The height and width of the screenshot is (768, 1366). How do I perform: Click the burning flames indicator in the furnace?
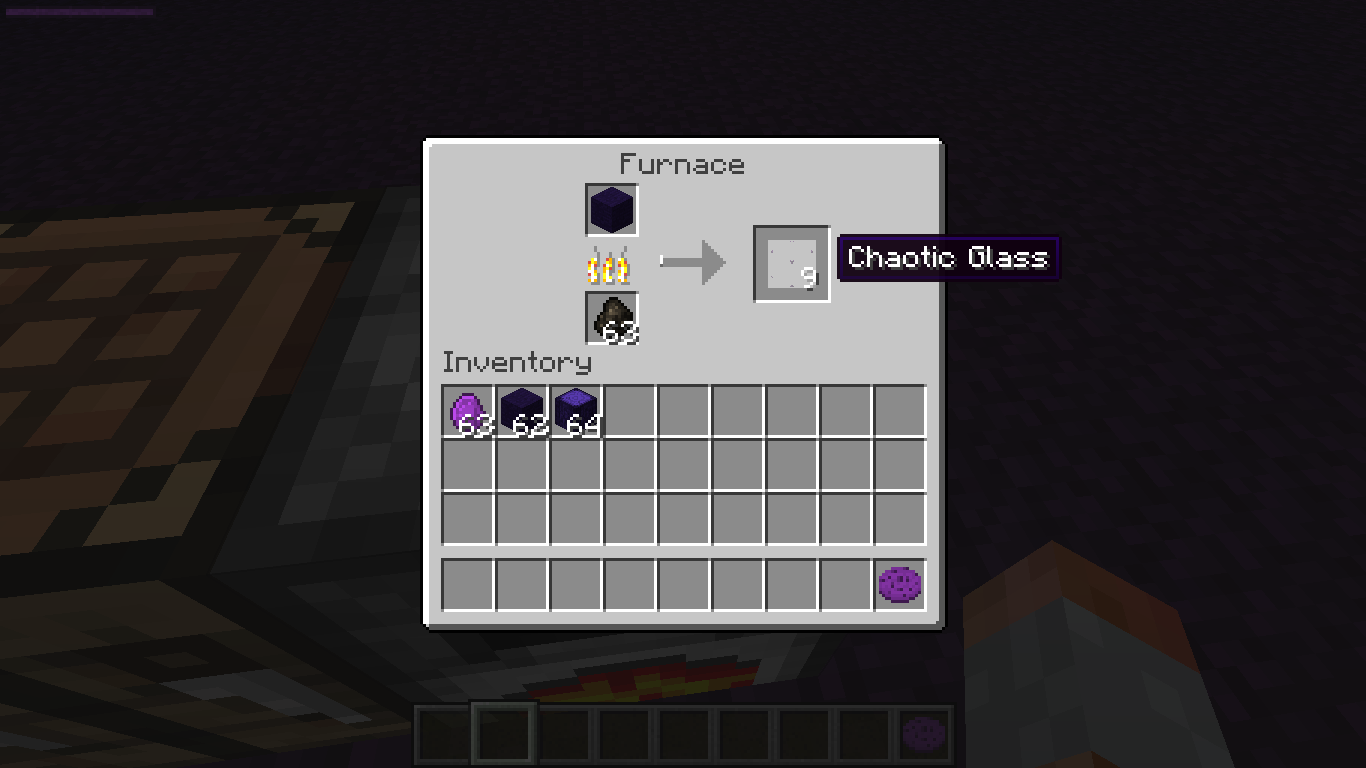pyautogui.click(x=612, y=262)
